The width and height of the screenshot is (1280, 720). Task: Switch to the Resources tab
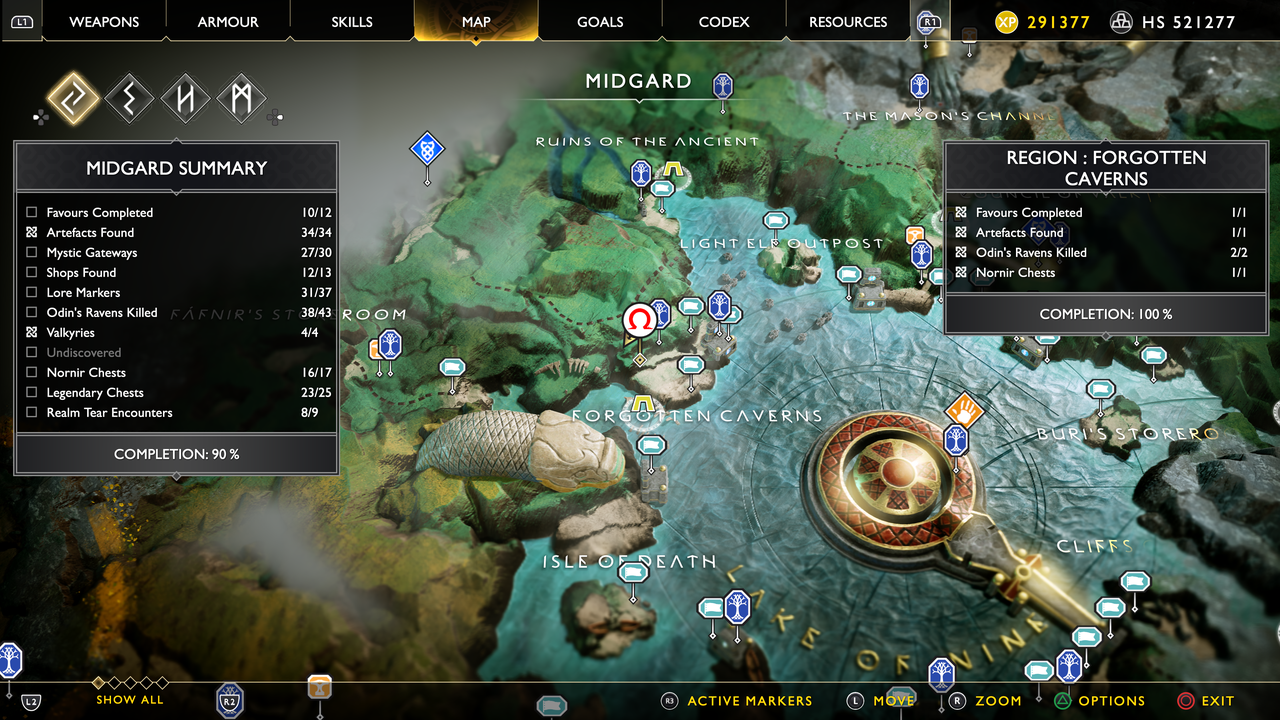(848, 21)
